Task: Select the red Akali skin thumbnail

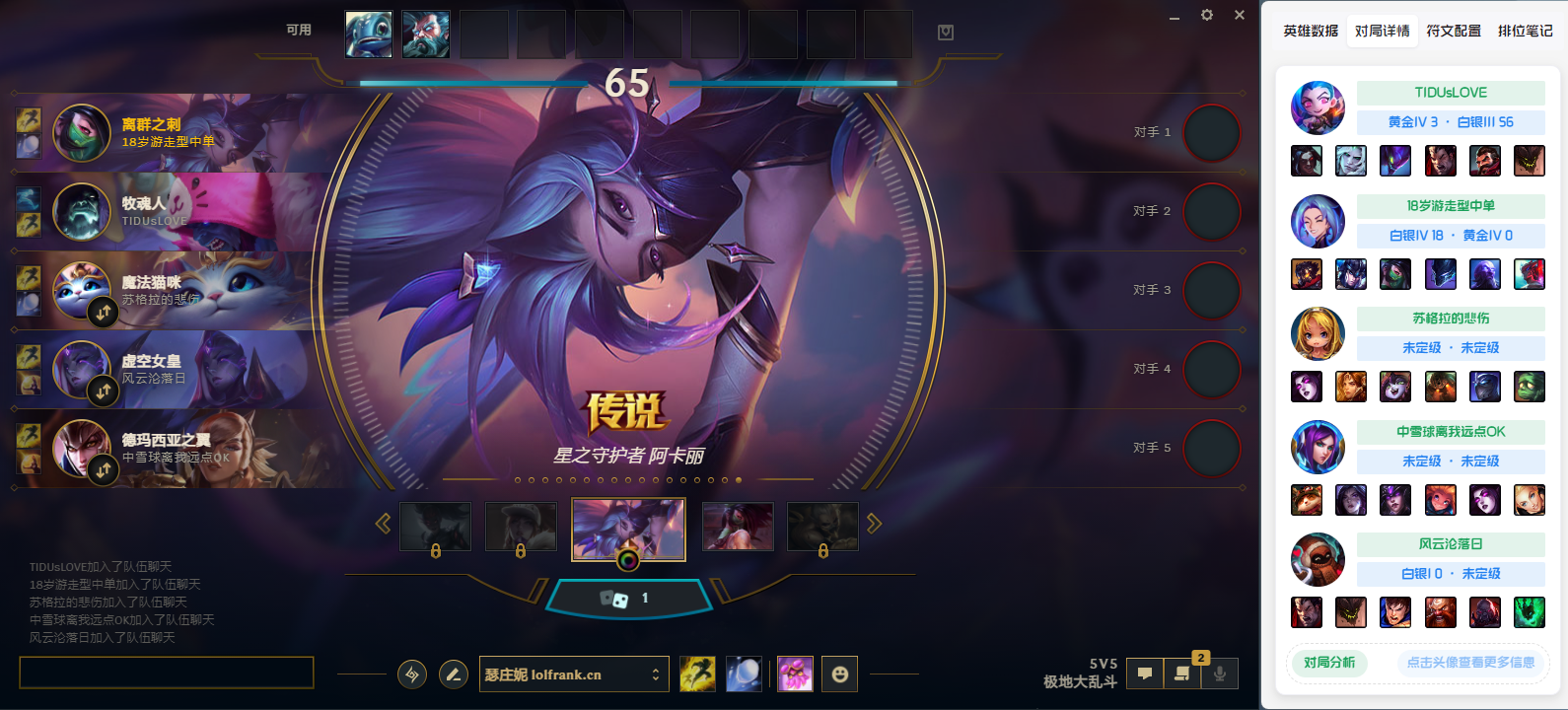Action: 738,526
